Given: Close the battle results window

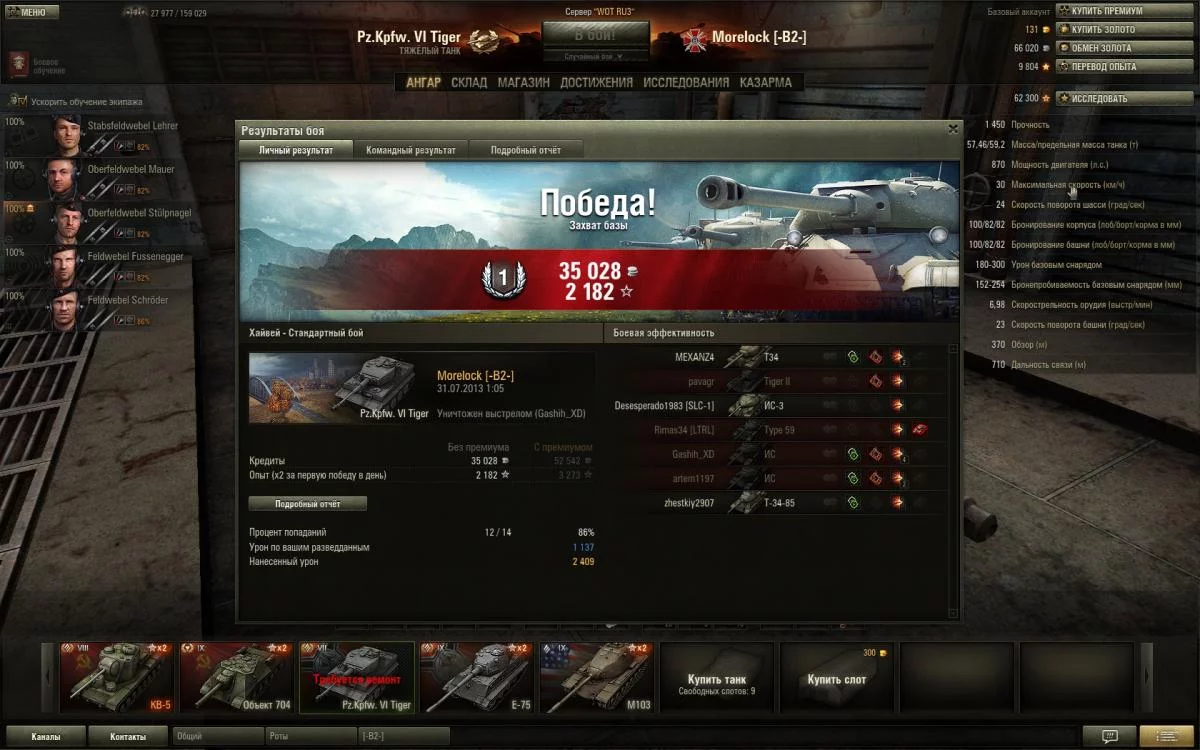Looking at the screenshot, I should coord(953,129).
